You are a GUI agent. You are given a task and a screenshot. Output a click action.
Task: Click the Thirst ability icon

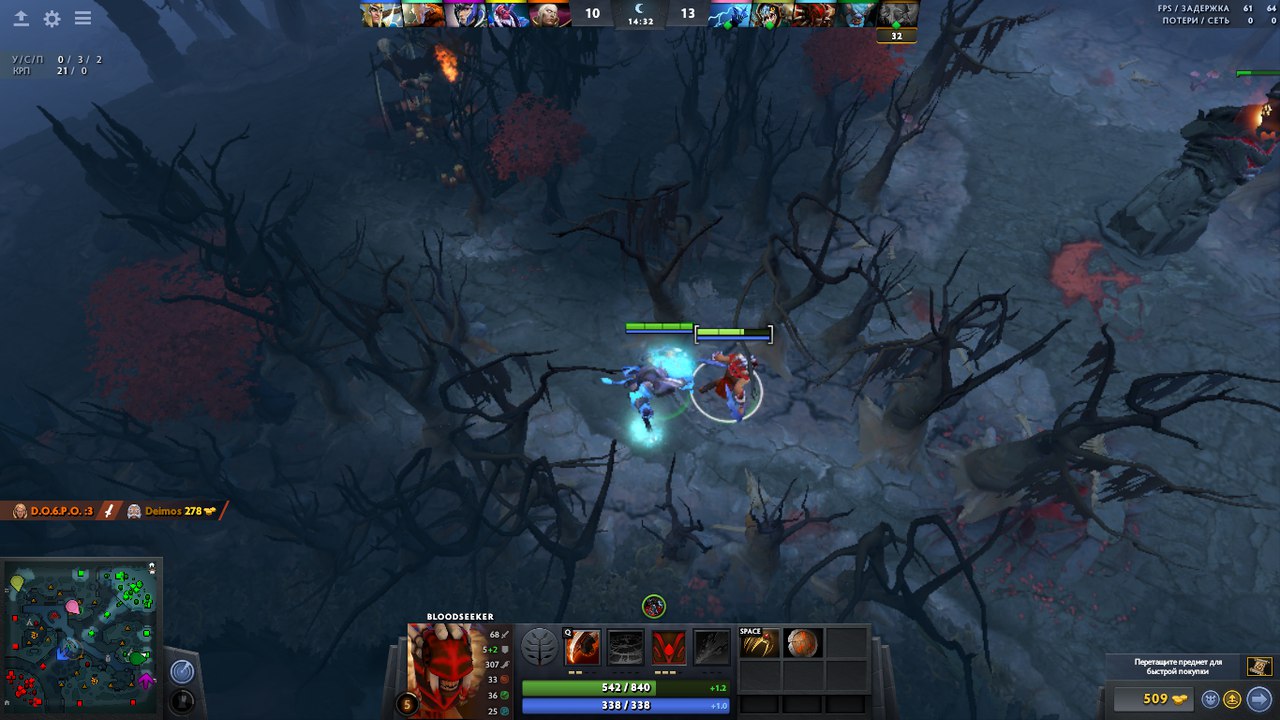pos(669,647)
